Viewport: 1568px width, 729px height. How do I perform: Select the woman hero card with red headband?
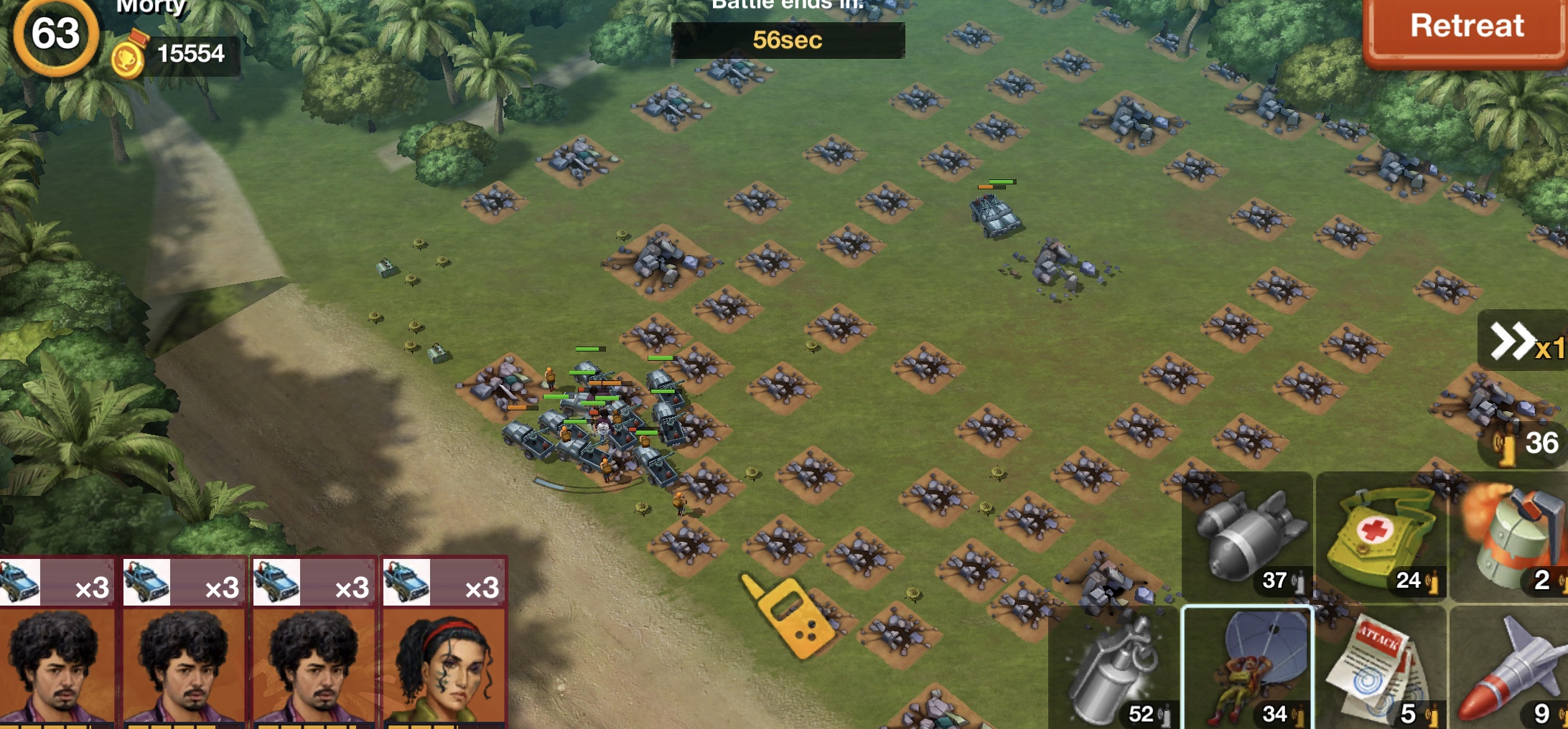tap(445, 646)
